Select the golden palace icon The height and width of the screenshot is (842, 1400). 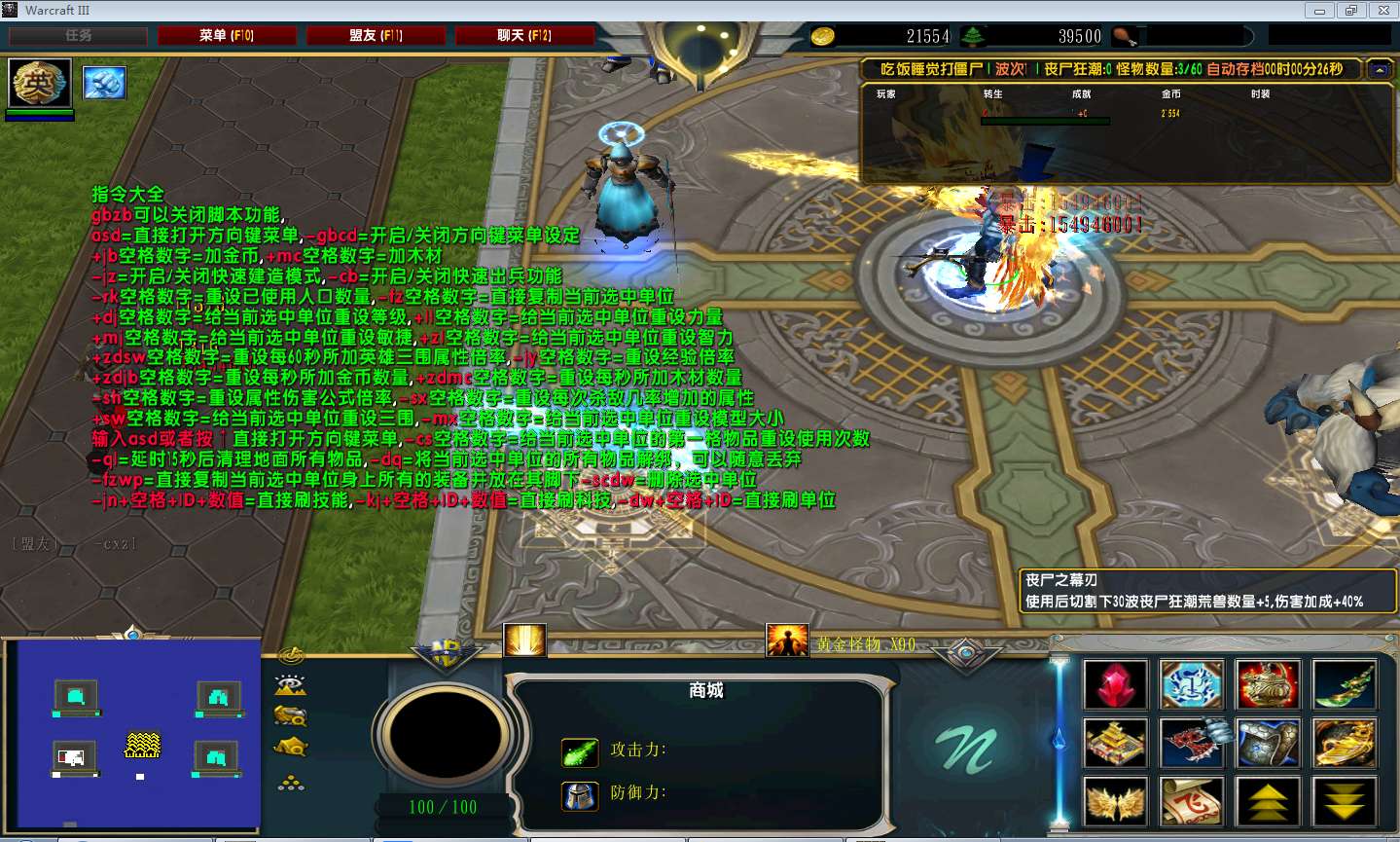pos(1115,744)
